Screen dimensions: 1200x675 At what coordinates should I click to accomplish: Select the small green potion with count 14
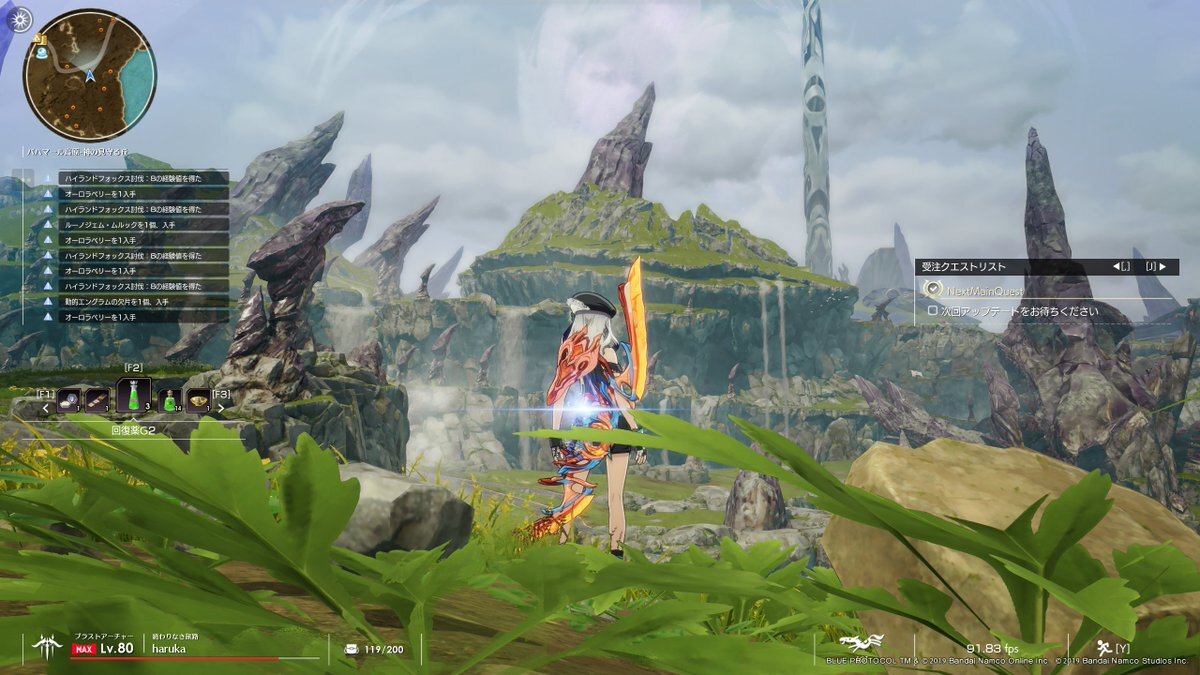click(x=170, y=400)
